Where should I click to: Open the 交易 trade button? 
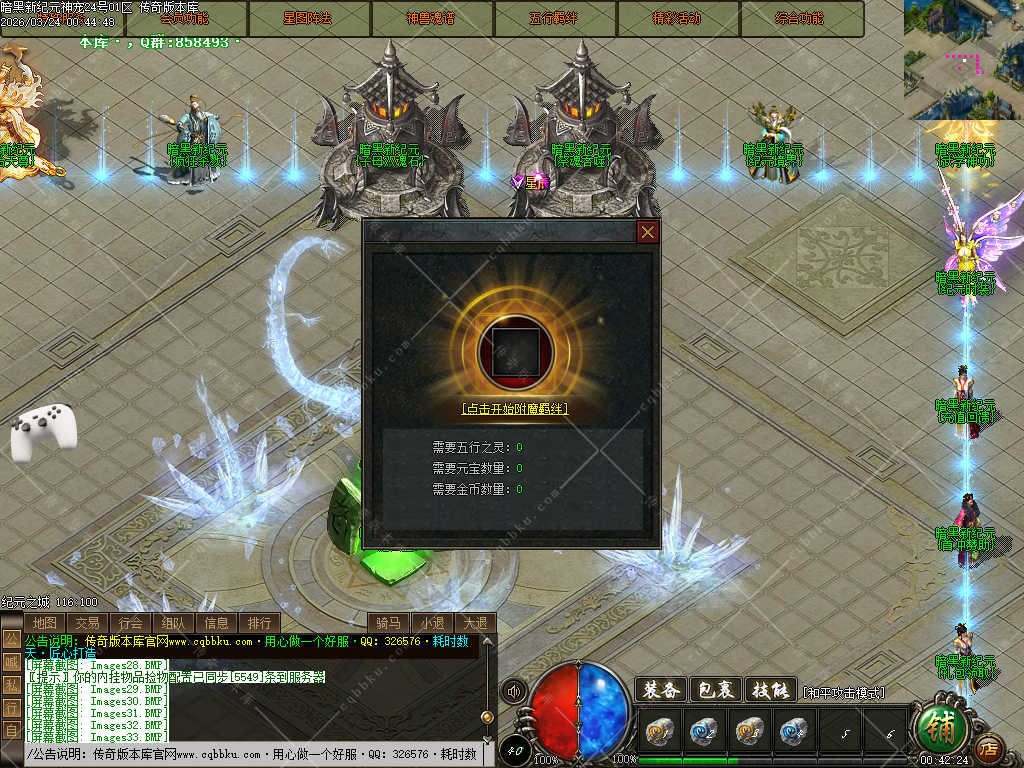88,623
